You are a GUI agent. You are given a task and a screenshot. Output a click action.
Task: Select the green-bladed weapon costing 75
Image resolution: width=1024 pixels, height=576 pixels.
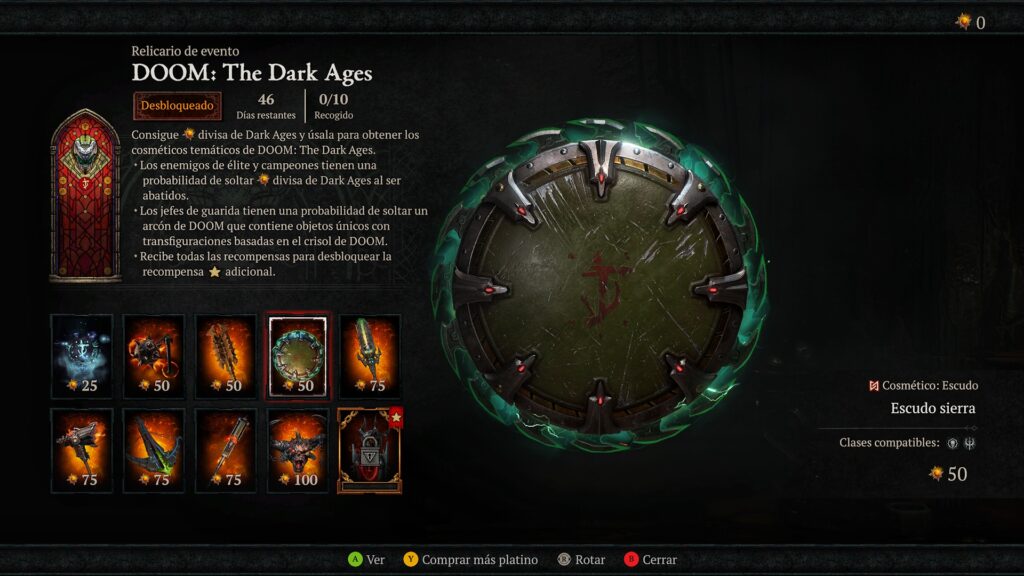370,356
